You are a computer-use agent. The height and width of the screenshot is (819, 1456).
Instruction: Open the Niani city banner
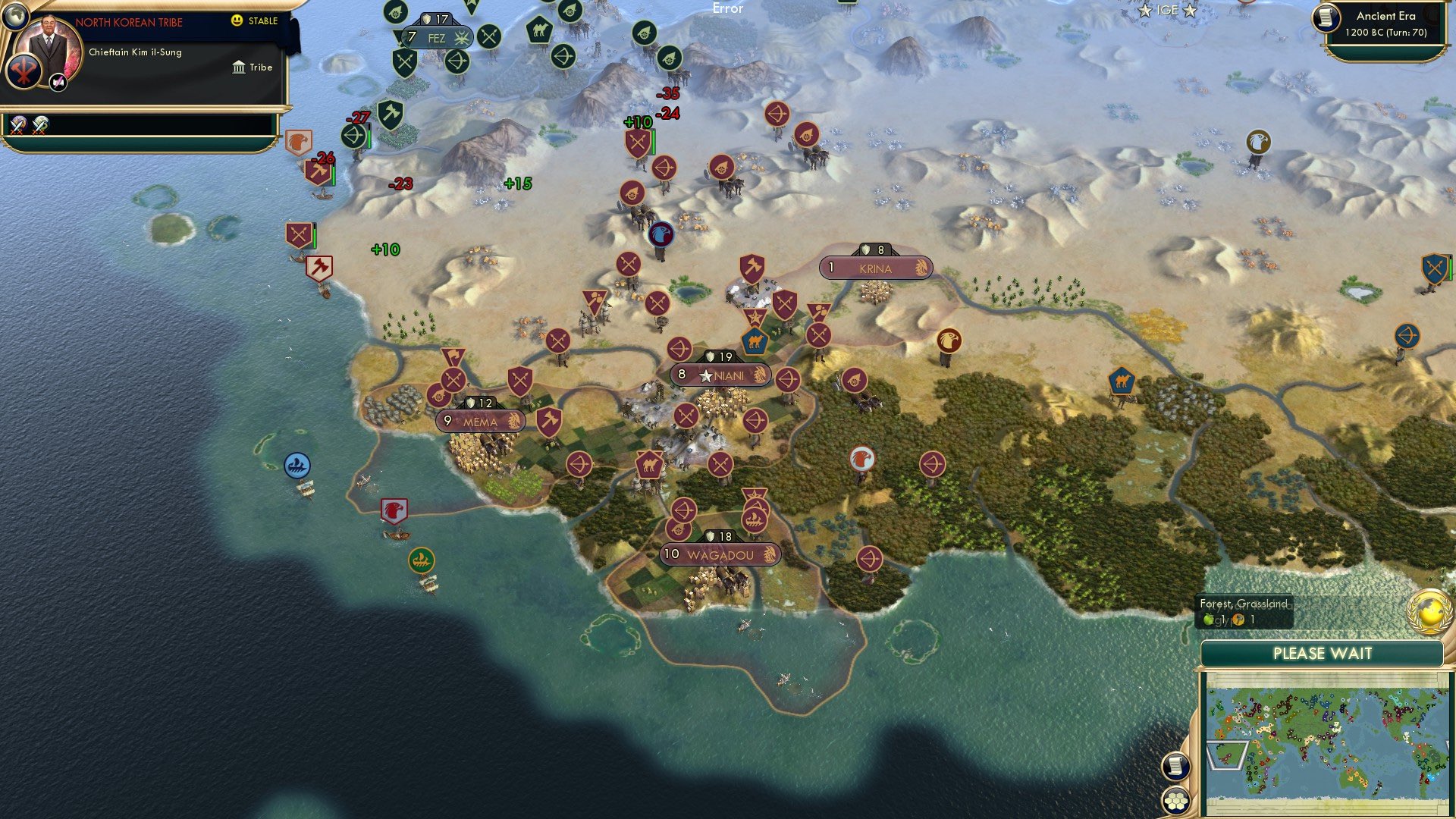(x=720, y=374)
